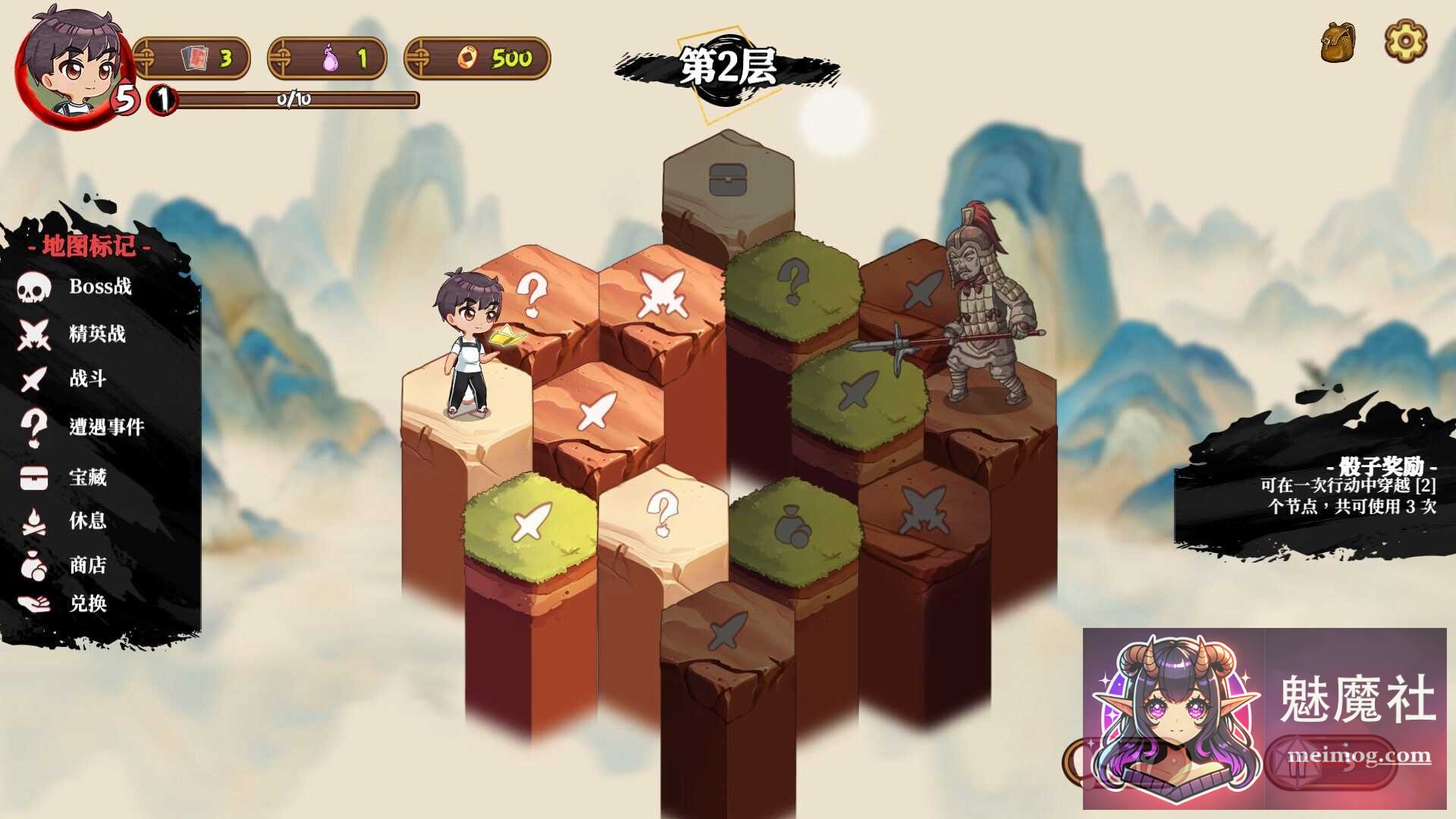Select the Boss战 skull icon in map legend
The image size is (1456, 819).
pyautogui.click(x=32, y=288)
